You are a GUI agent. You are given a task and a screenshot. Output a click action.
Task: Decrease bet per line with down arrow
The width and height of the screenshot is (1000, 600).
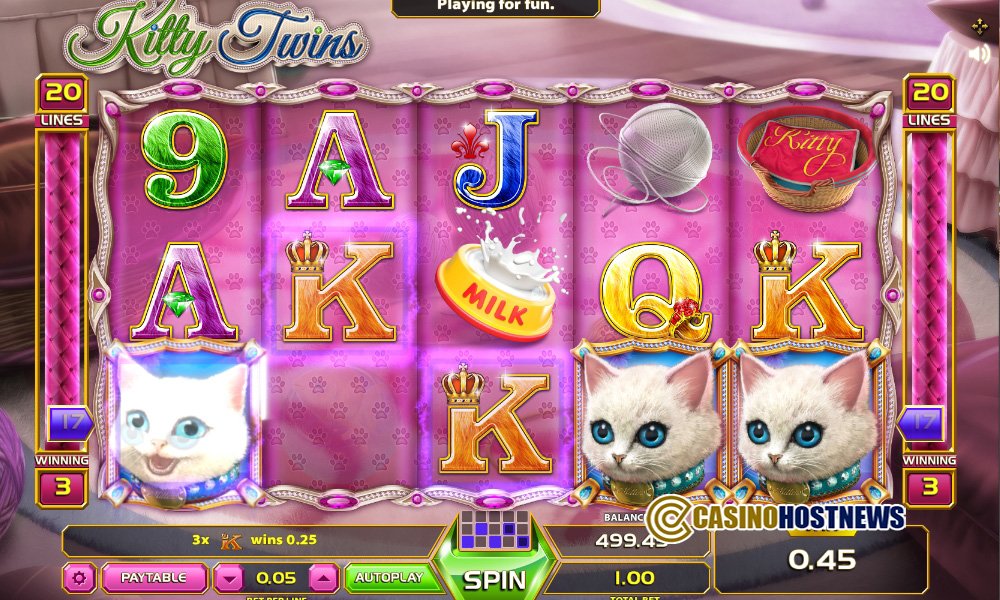tap(230, 578)
